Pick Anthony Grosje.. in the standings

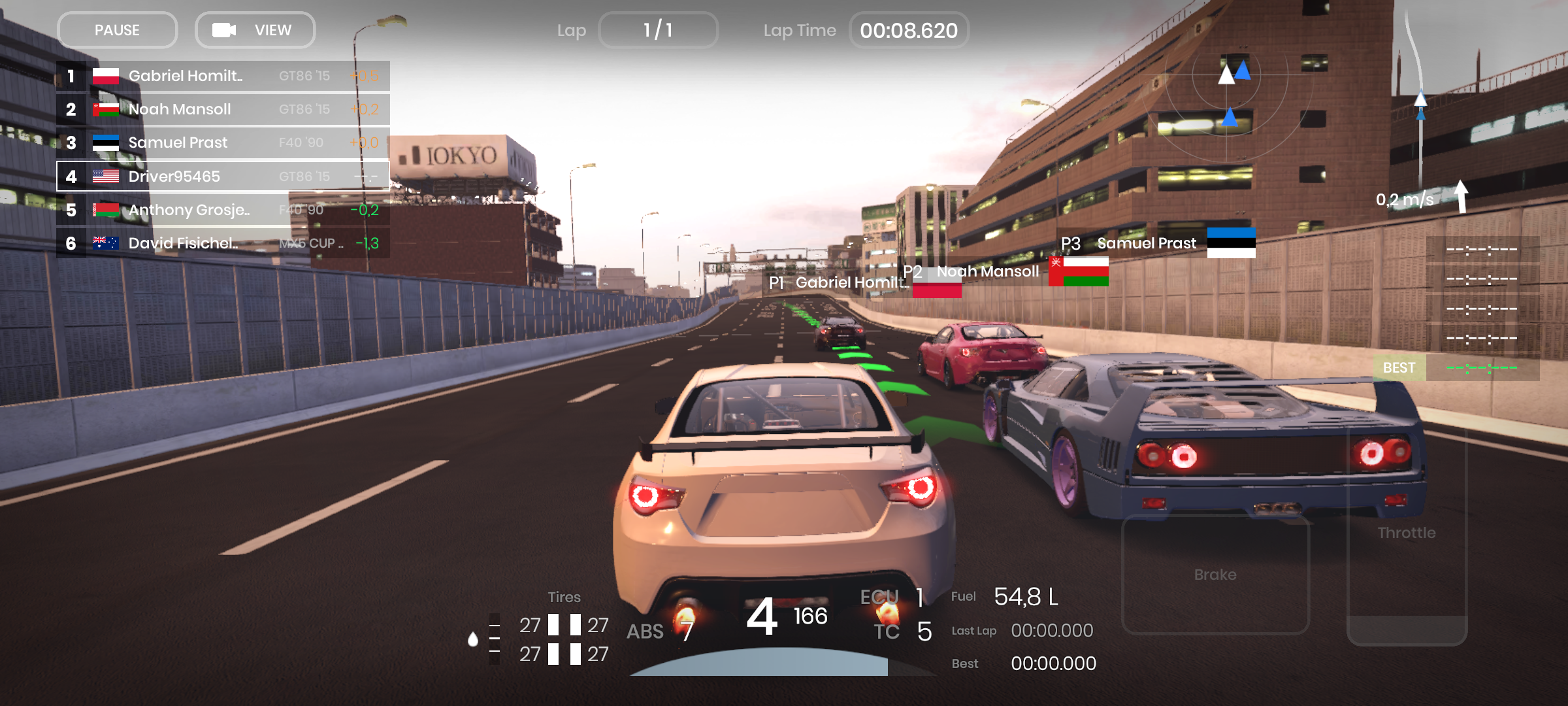(223, 210)
